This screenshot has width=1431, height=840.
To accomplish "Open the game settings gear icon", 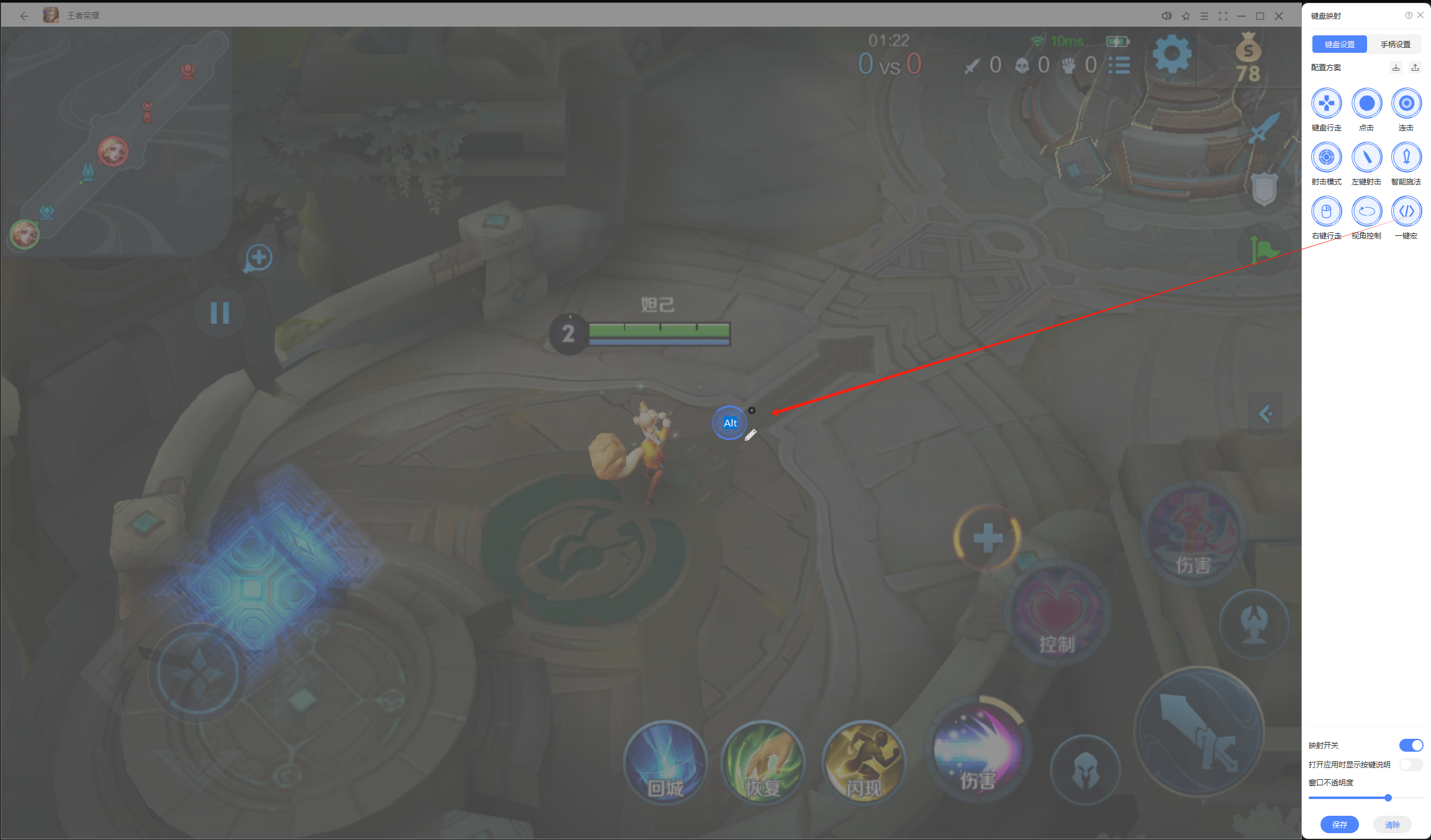I will 1171,55.
